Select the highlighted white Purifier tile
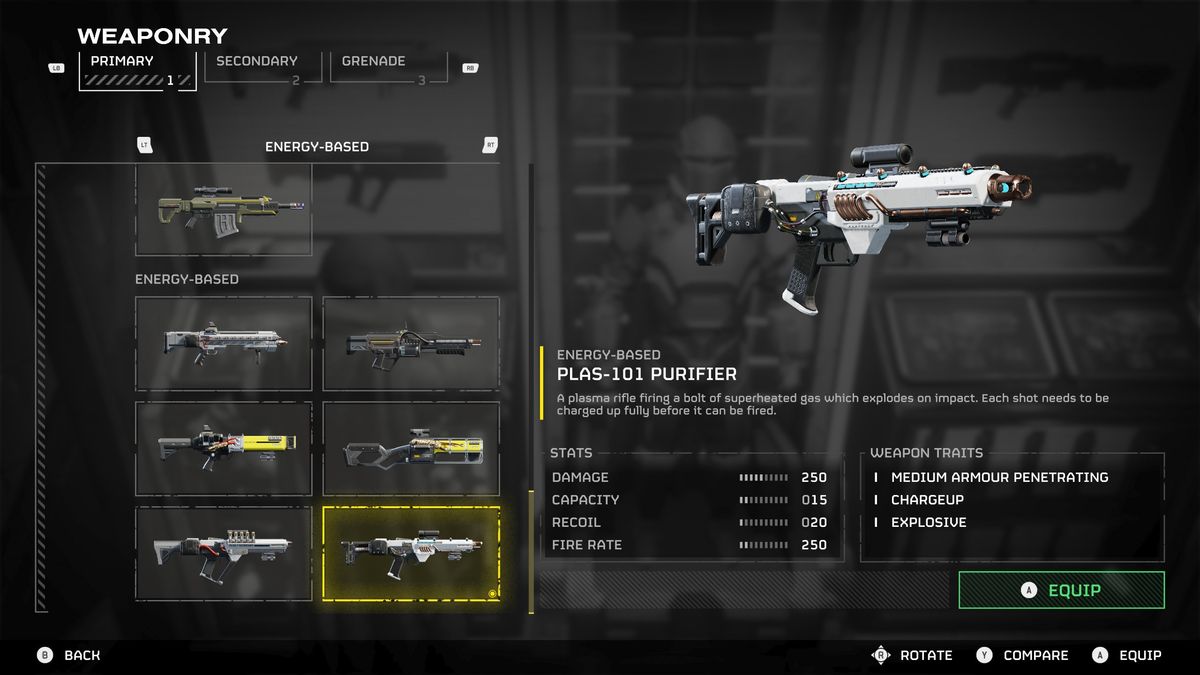Viewport: 1200px width, 675px height. tap(411, 553)
